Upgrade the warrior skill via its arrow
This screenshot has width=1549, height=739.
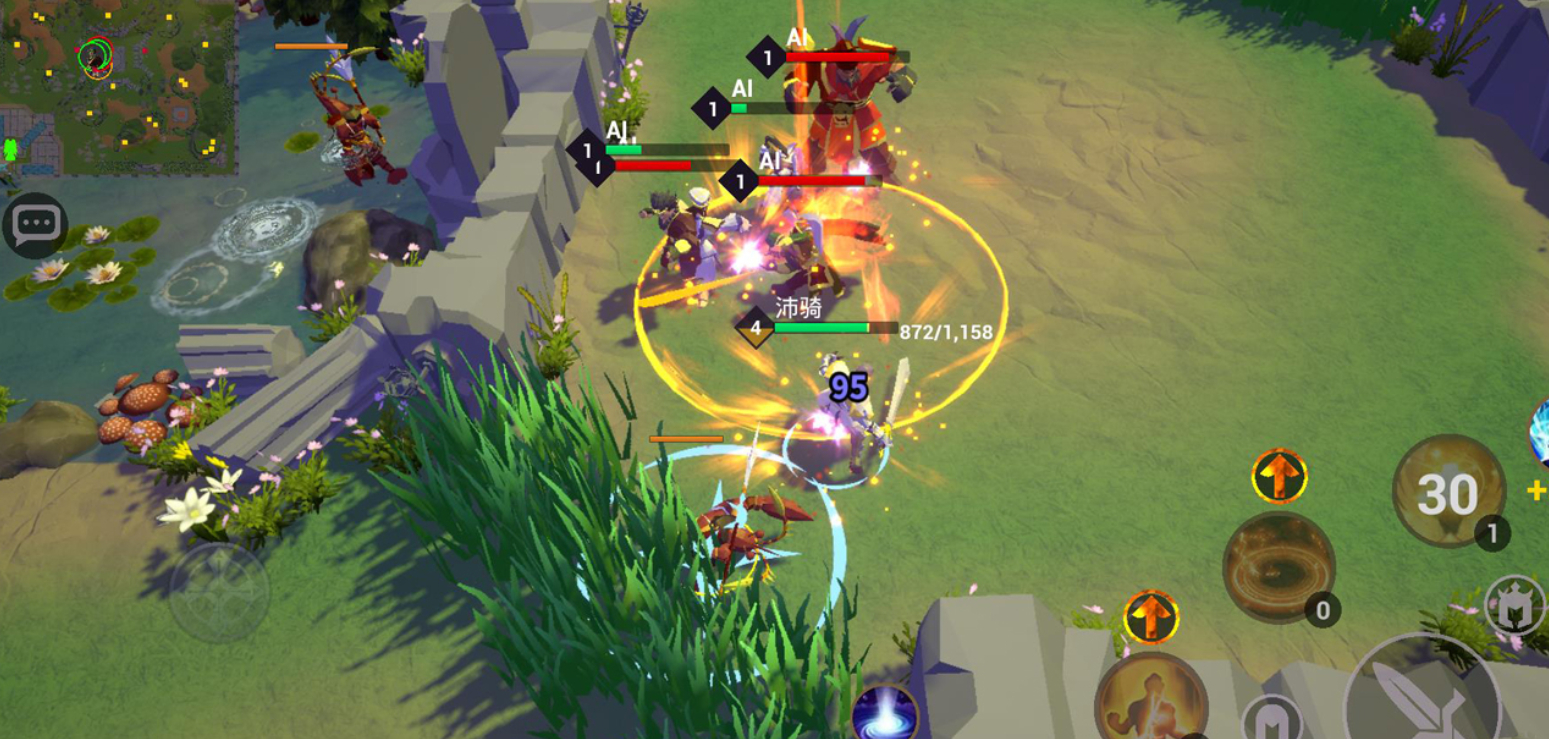1151,616
